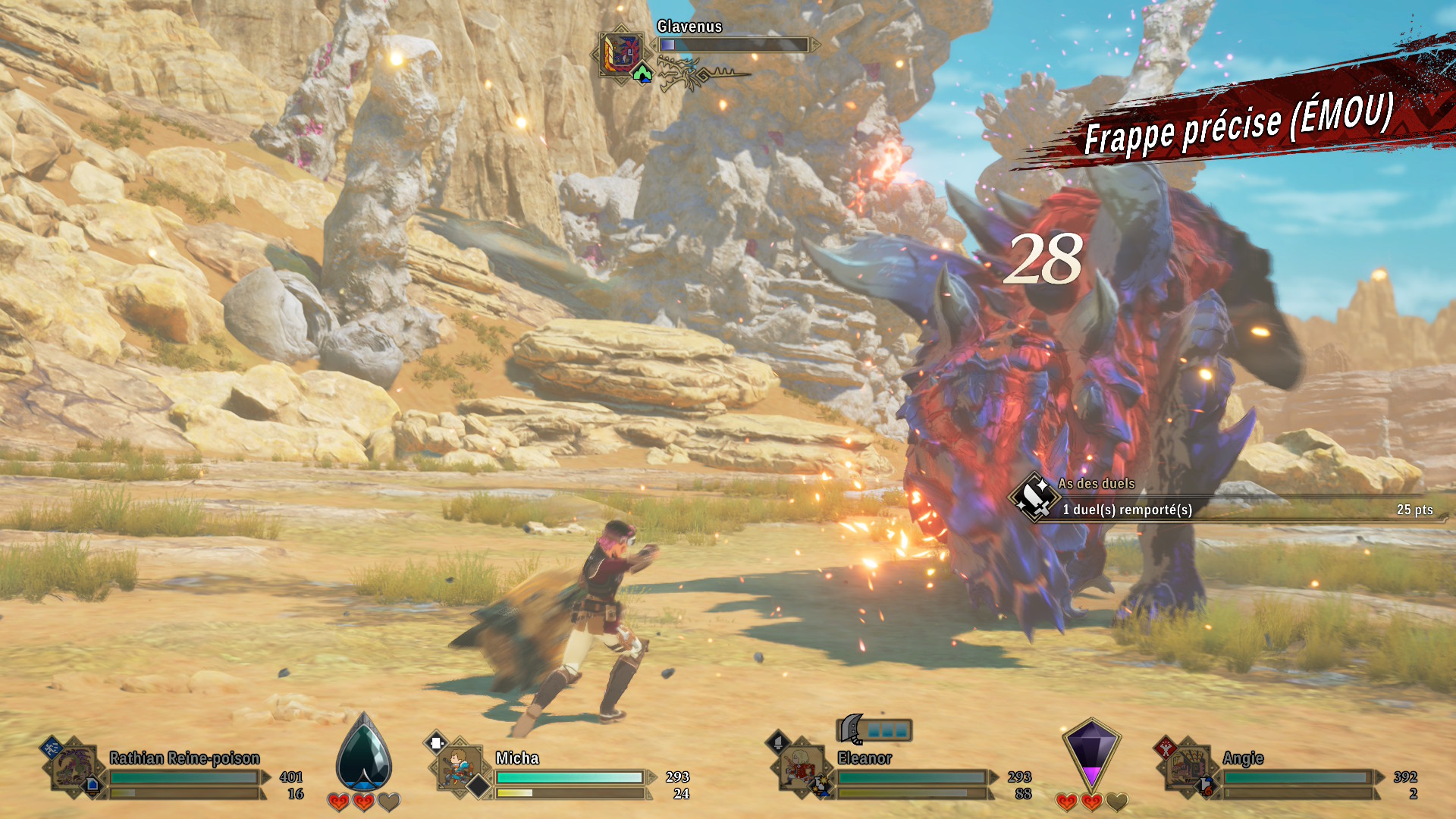
Task: Pick Angie's monster portrait
Action: 1186,767
